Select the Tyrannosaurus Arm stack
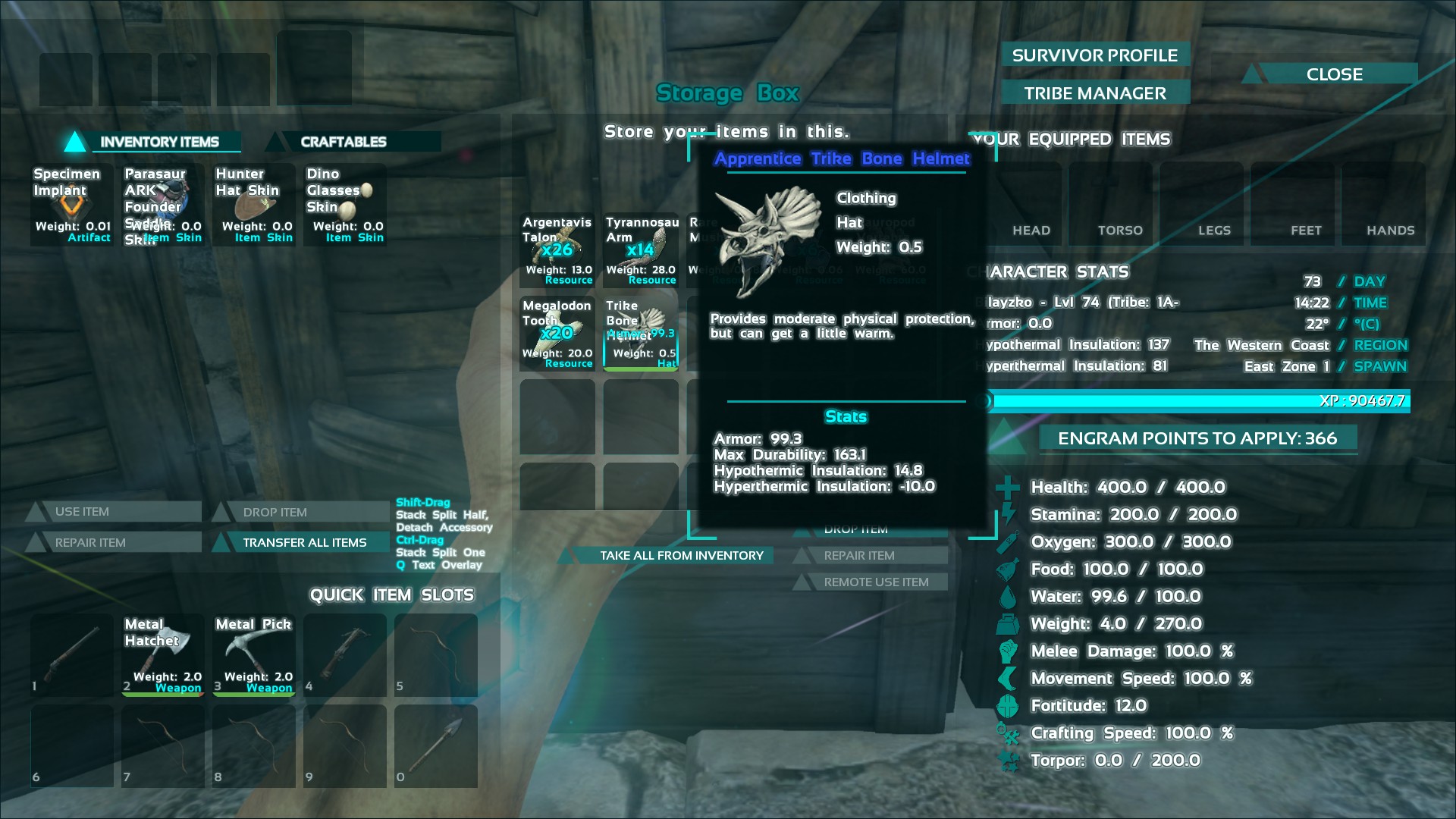The height and width of the screenshot is (819, 1456). pos(641,250)
